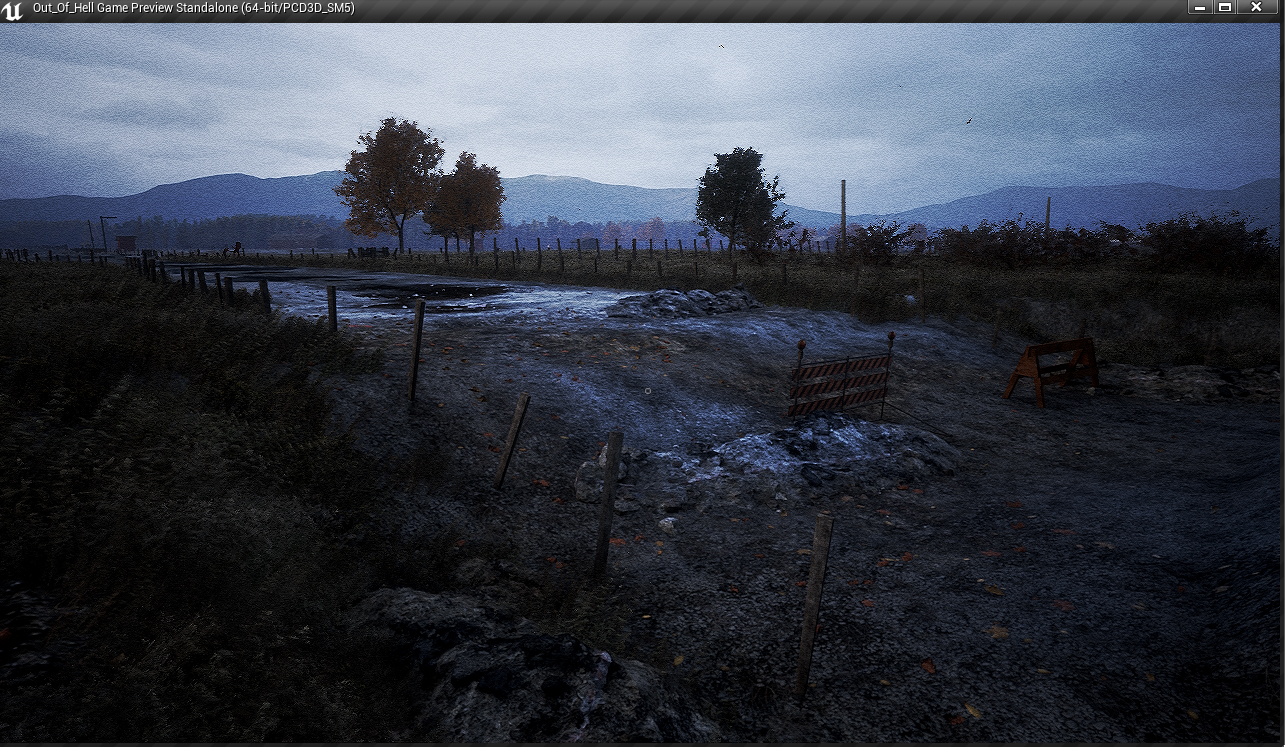Minimize the Out_Of_Hell preview window
The height and width of the screenshot is (747, 1285).
click(1200, 8)
